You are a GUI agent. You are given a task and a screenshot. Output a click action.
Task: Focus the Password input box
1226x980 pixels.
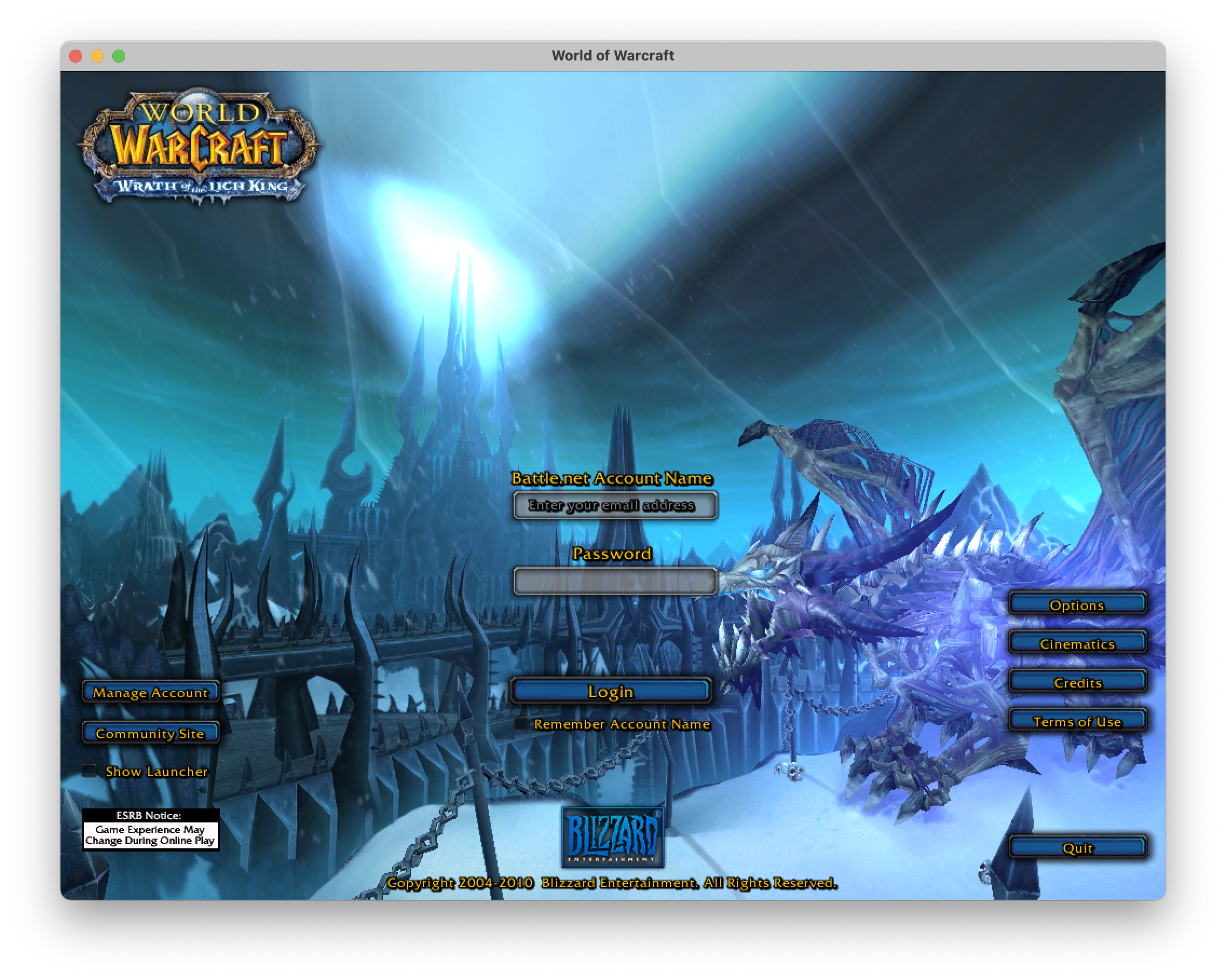614,581
